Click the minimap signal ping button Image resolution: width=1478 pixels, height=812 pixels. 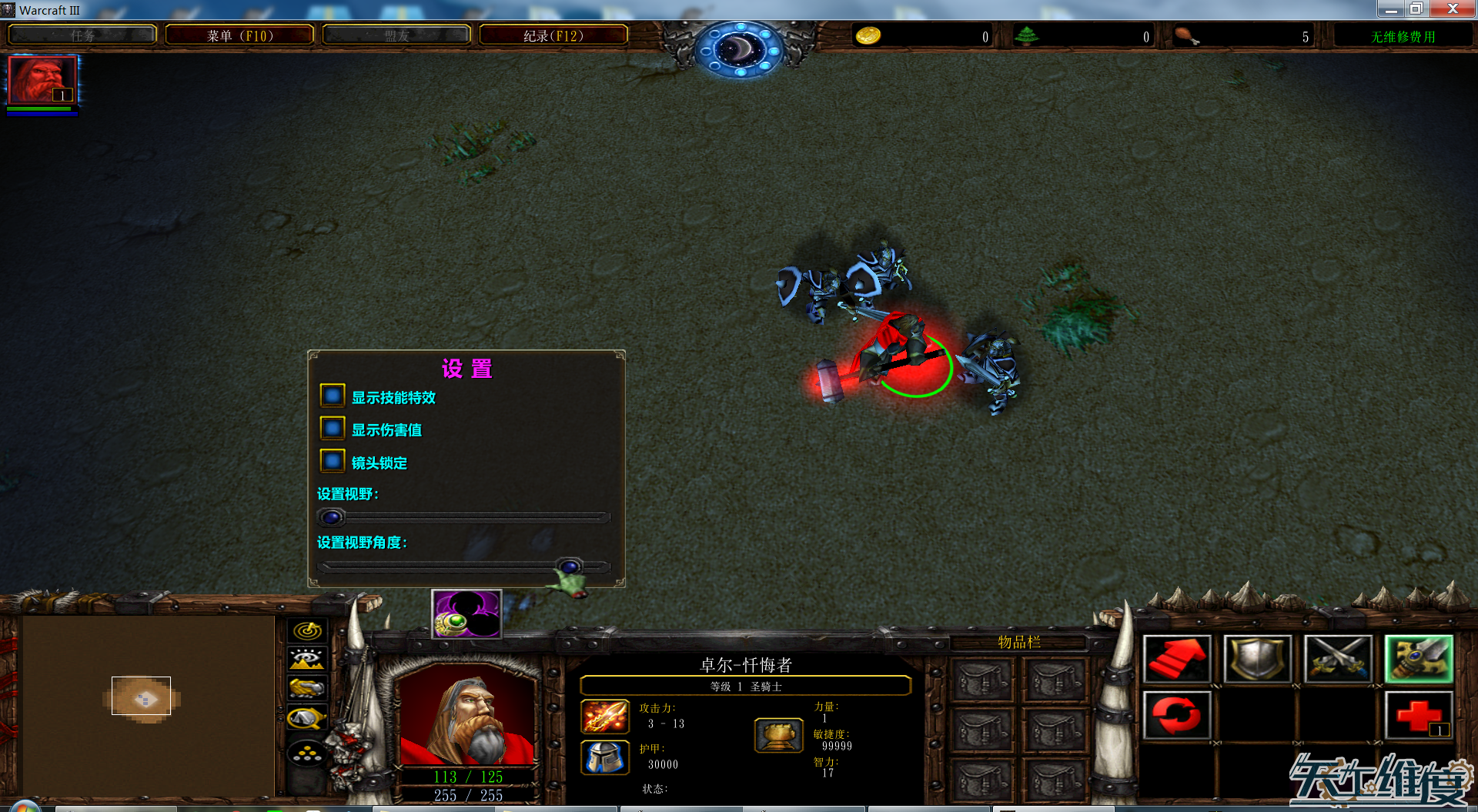click(x=307, y=631)
